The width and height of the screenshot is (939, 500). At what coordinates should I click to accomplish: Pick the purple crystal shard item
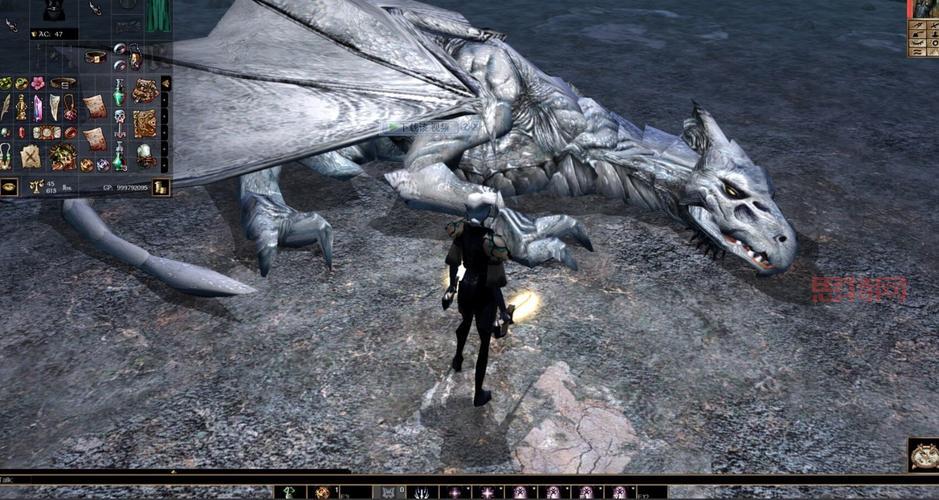point(38,107)
